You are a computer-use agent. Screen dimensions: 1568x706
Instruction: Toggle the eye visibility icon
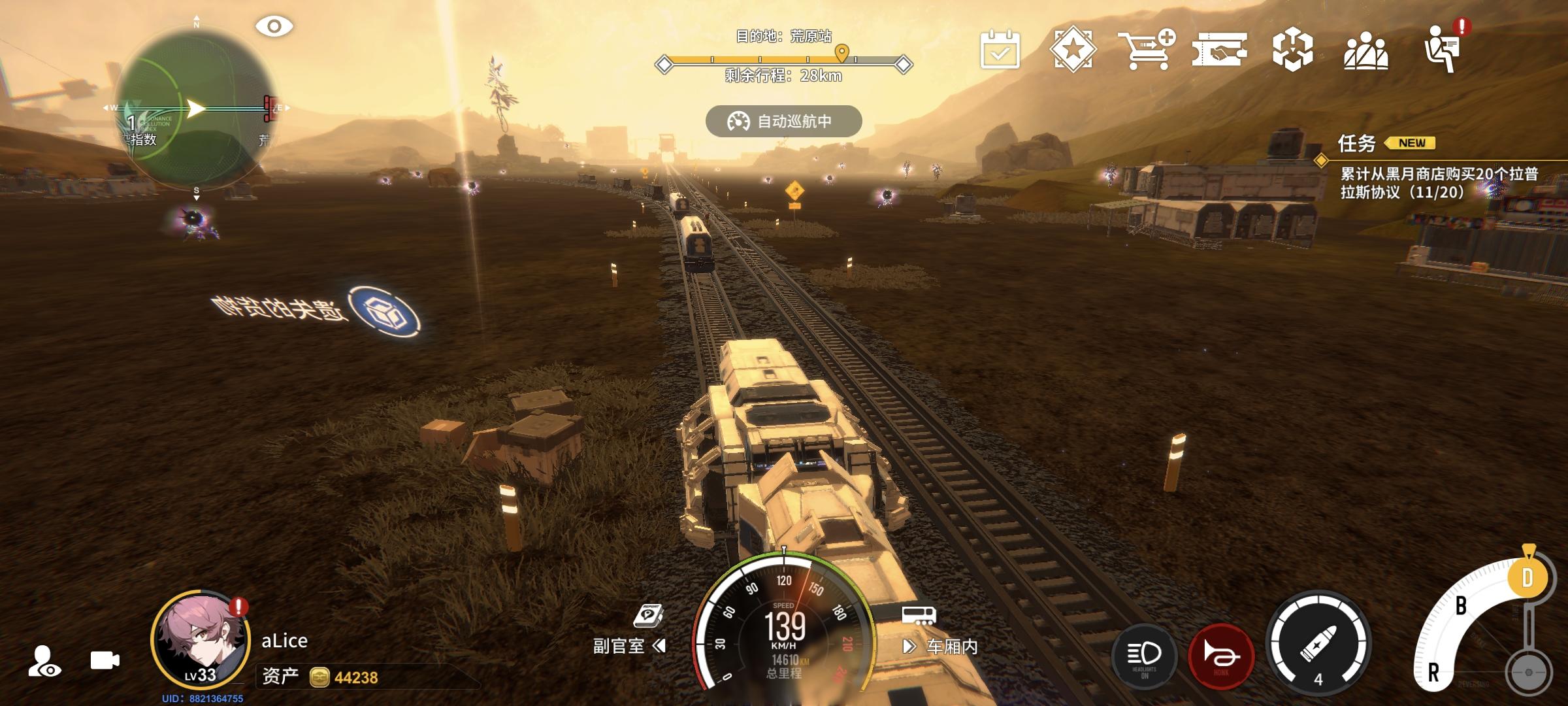click(274, 27)
